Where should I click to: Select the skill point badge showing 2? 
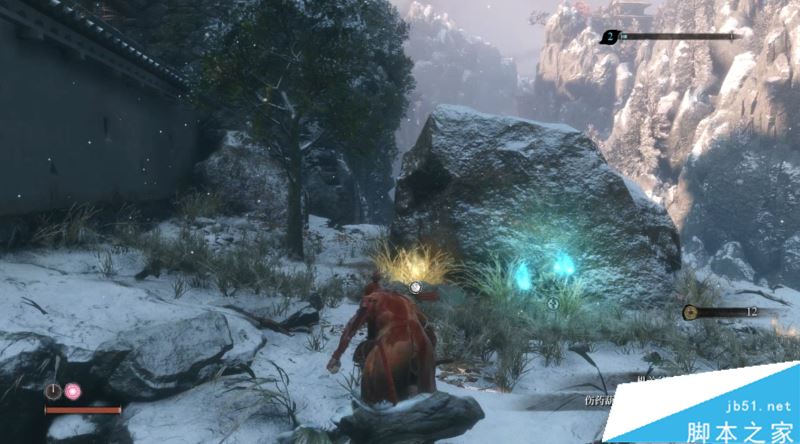[x=609, y=37]
